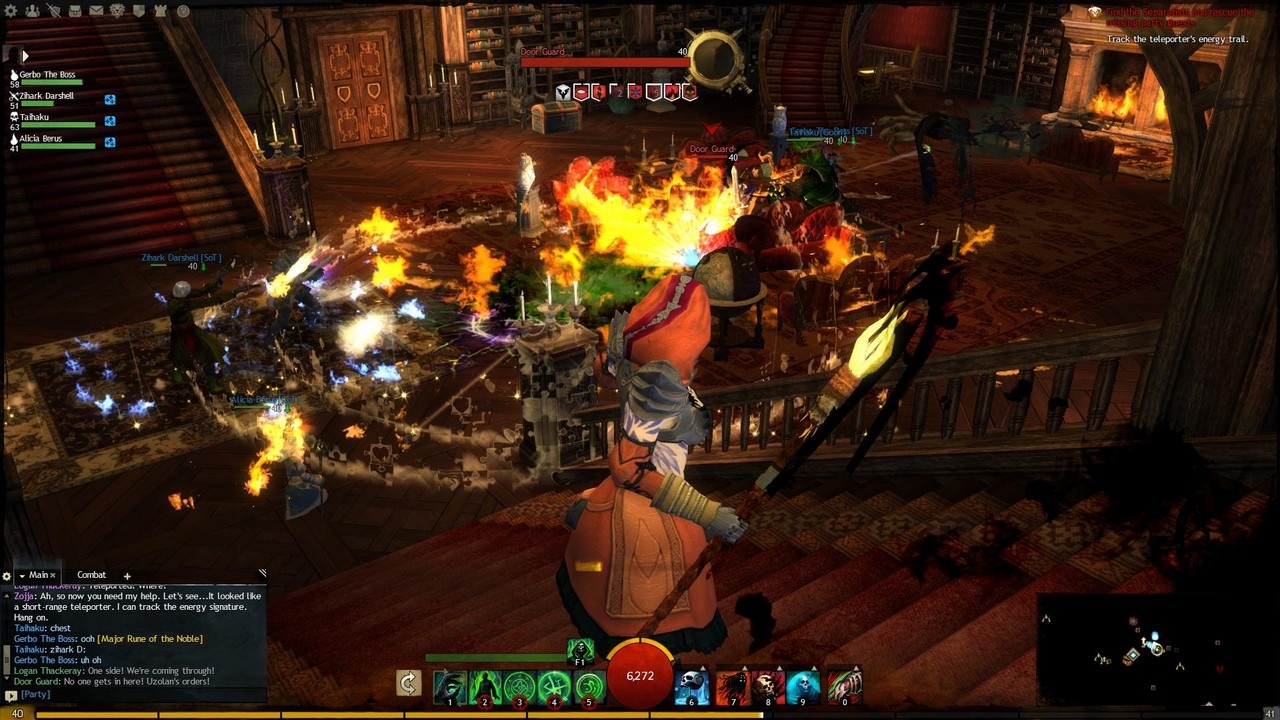Image resolution: width=1280 pixels, height=720 pixels.
Task: Open the mail envelope icon
Action: click(x=96, y=11)
